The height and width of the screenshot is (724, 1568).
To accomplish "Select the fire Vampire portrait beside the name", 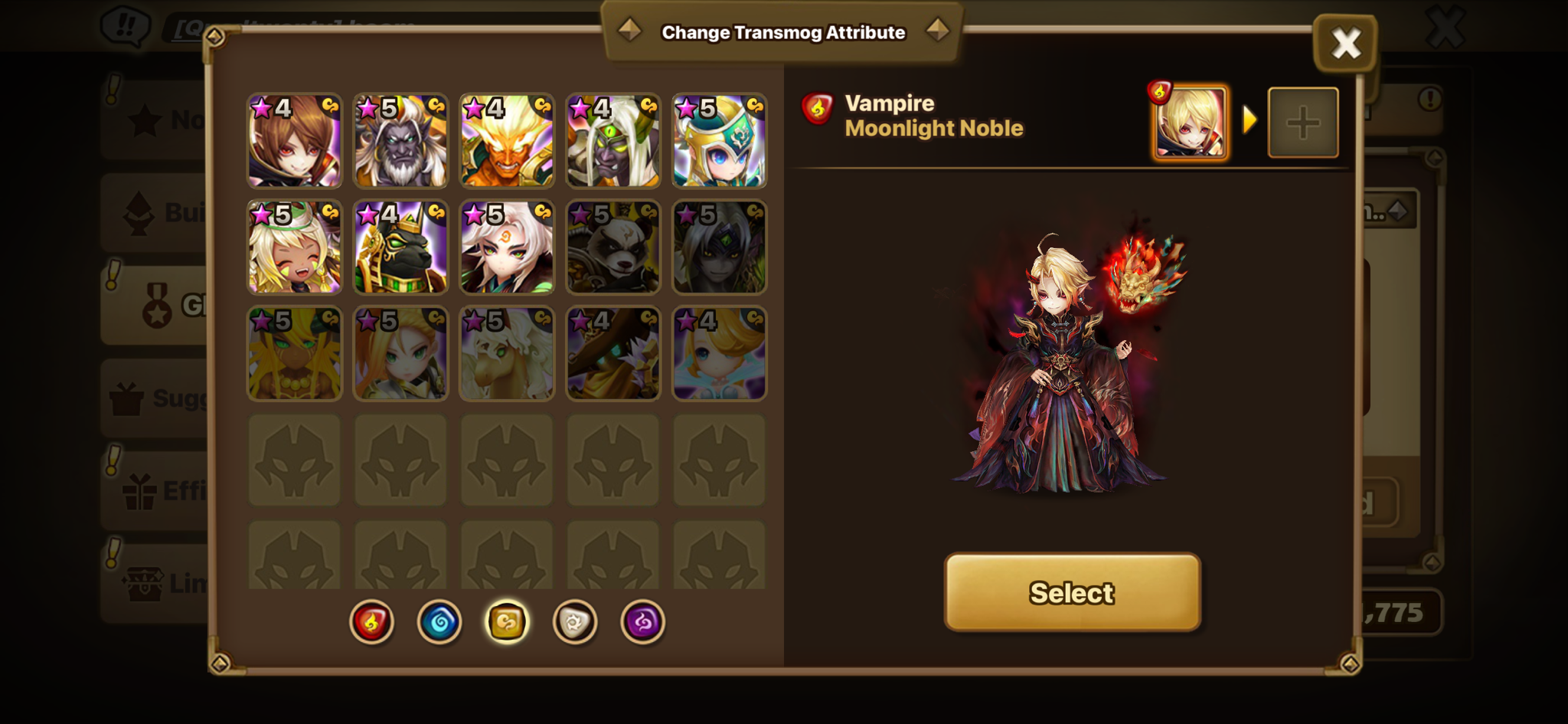I will (x=1191, y=123).
